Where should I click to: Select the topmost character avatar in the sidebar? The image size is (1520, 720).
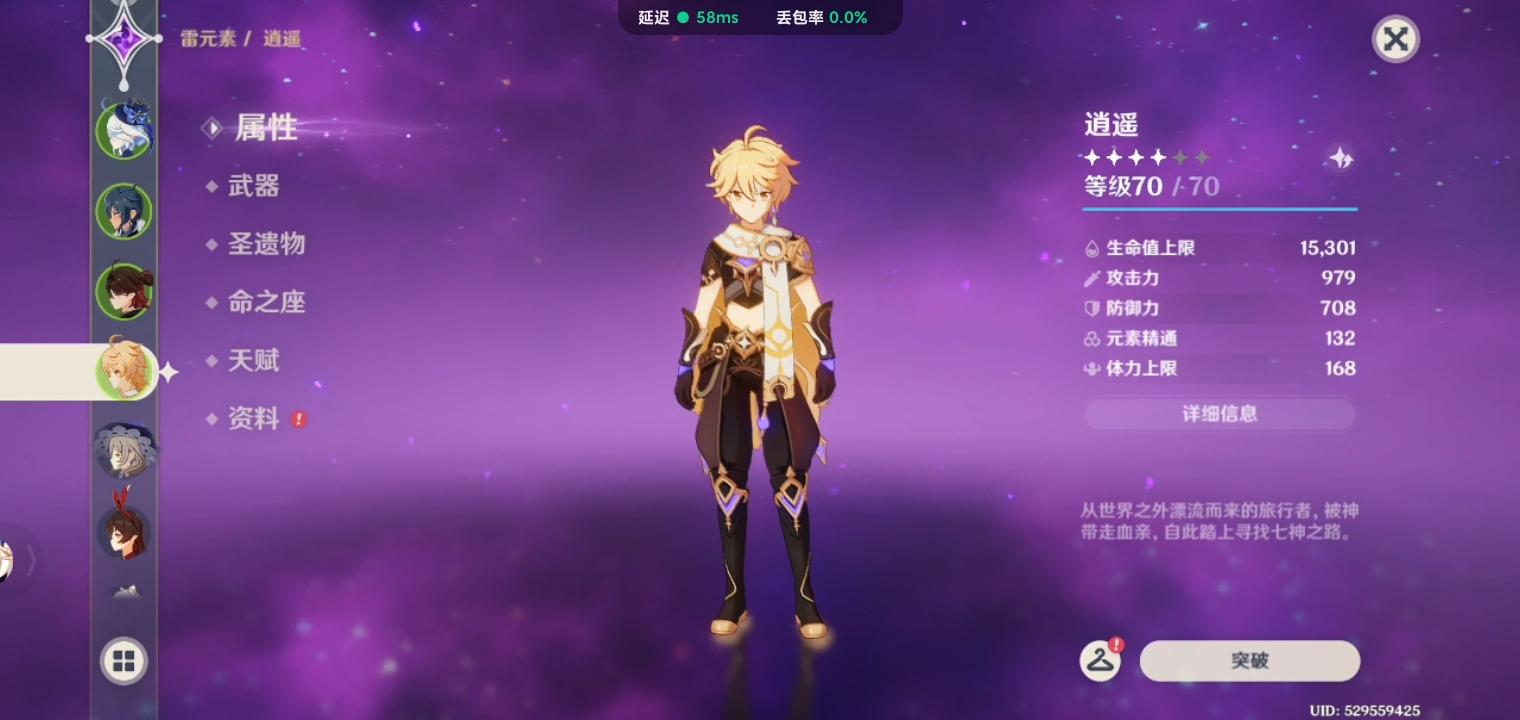(x=123, y=128)
